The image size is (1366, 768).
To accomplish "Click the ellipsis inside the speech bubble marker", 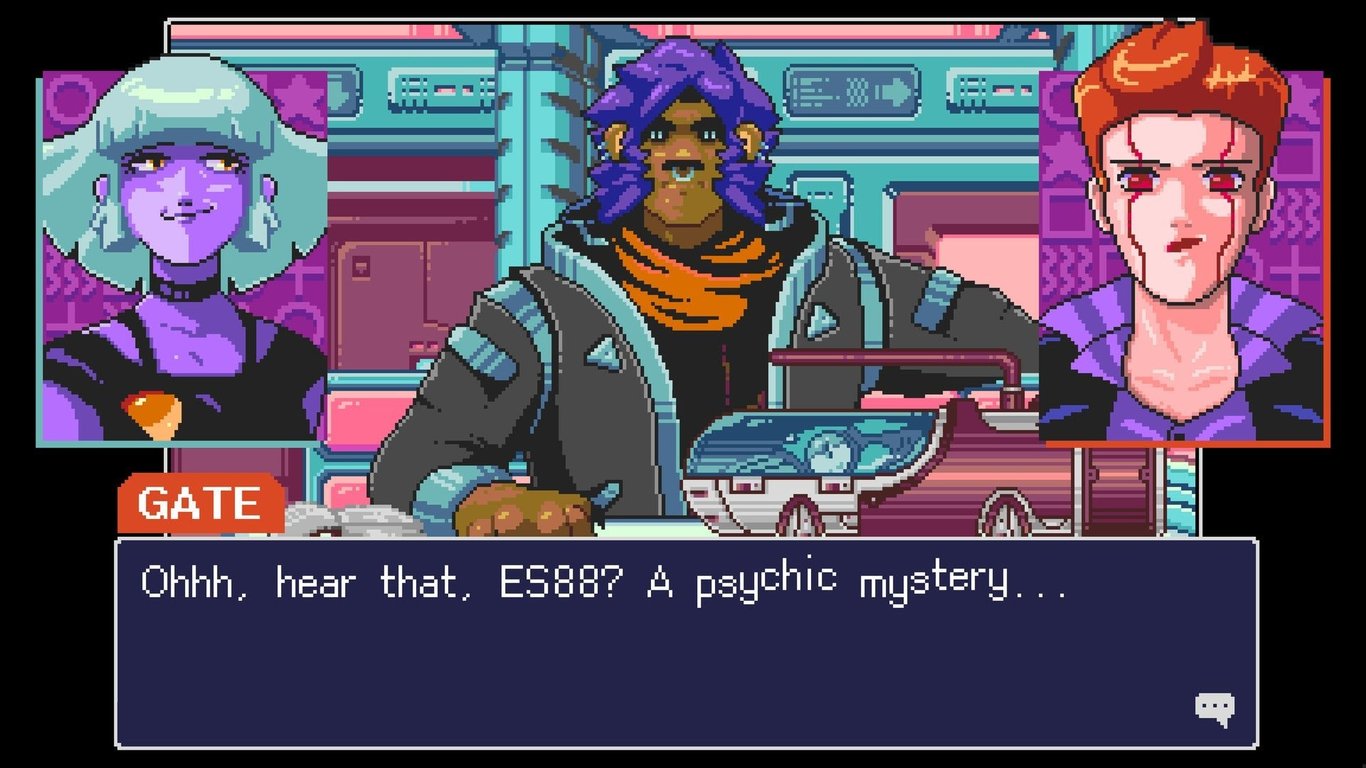I will tap(1213, 704).
